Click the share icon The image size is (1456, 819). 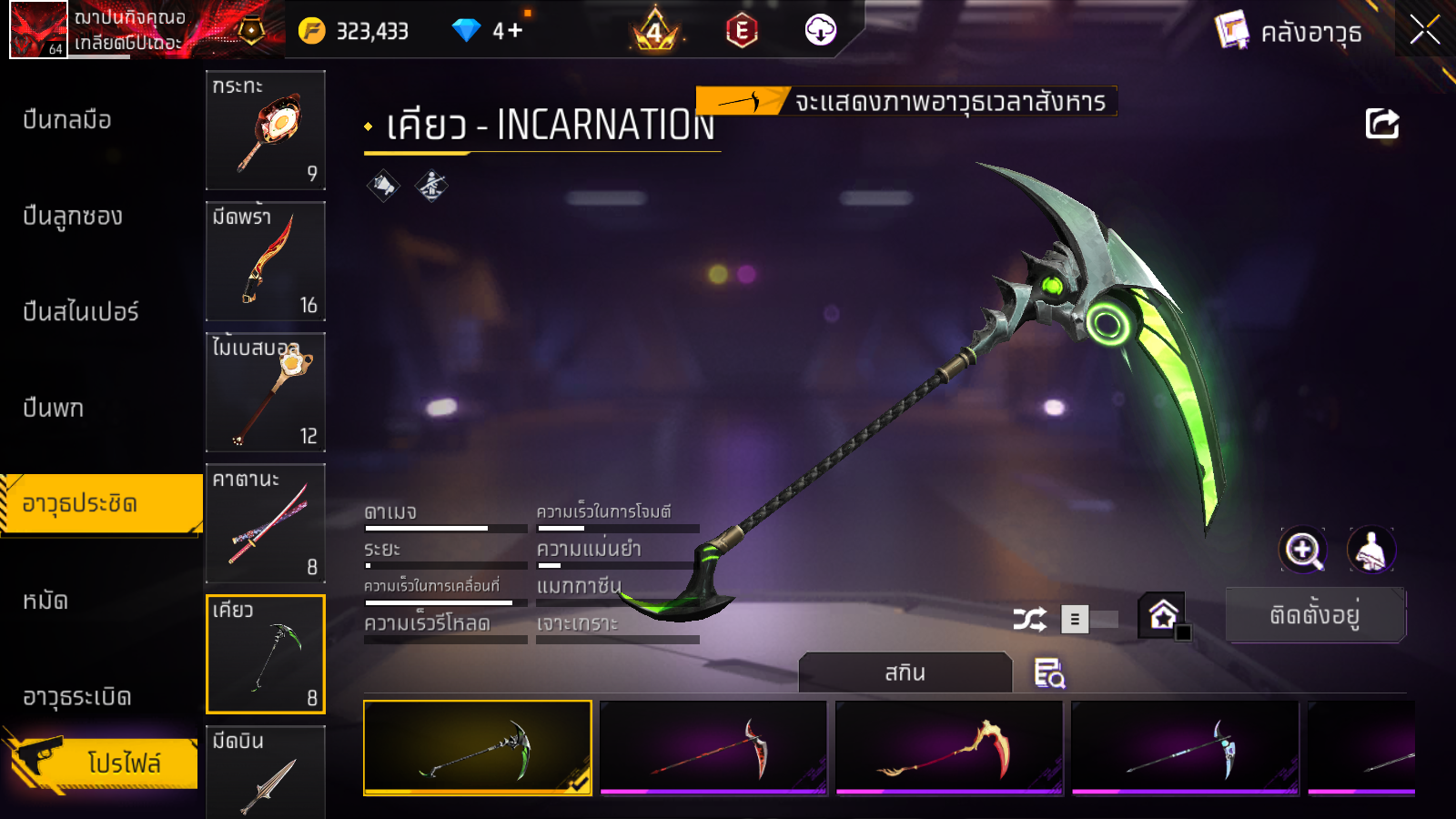click(x=1381, y=124)
